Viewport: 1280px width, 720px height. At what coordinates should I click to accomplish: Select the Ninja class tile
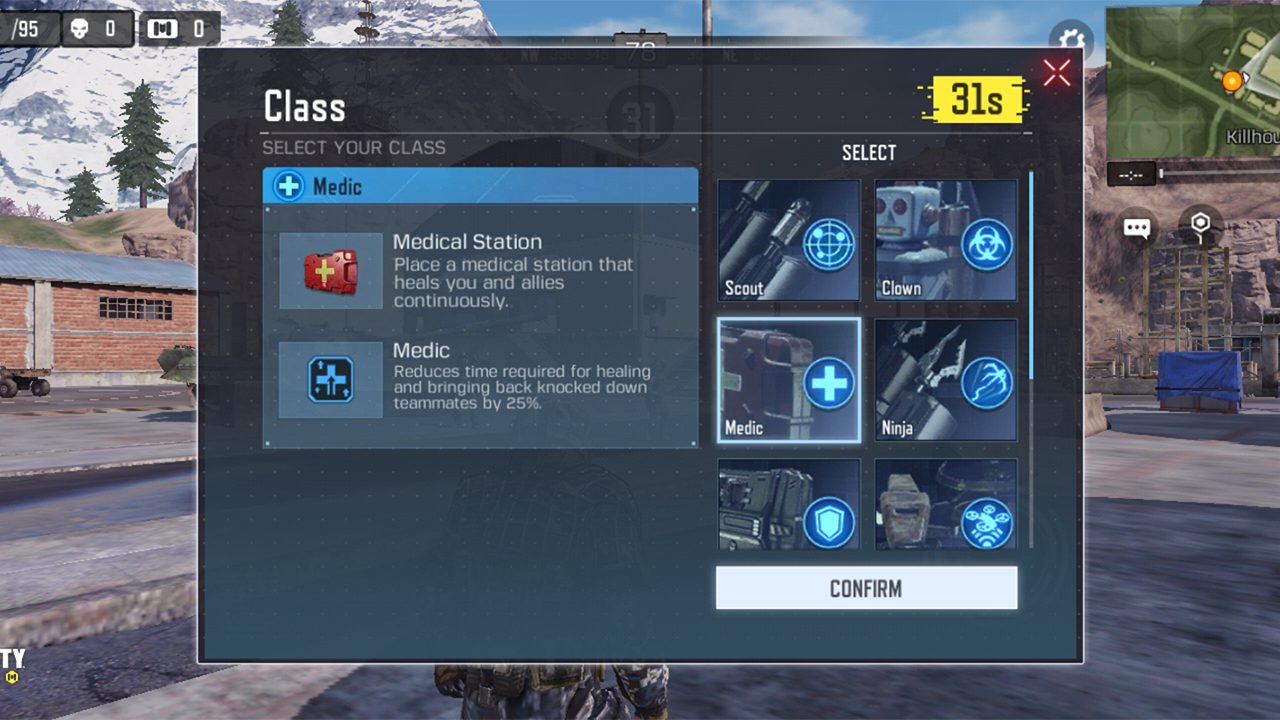[x=946, y=381]
